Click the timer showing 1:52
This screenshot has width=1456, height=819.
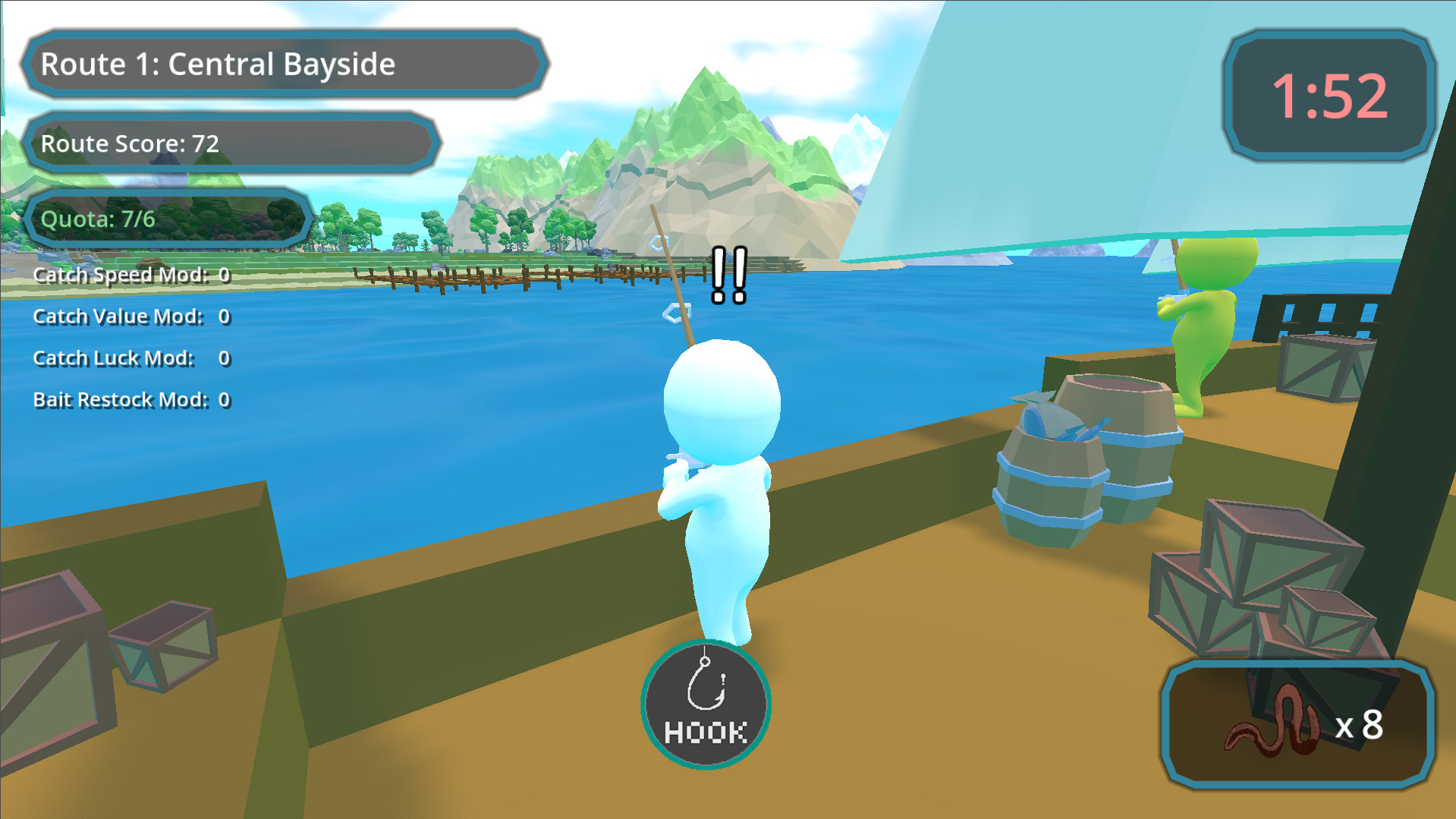click(x=1328, y=95)
